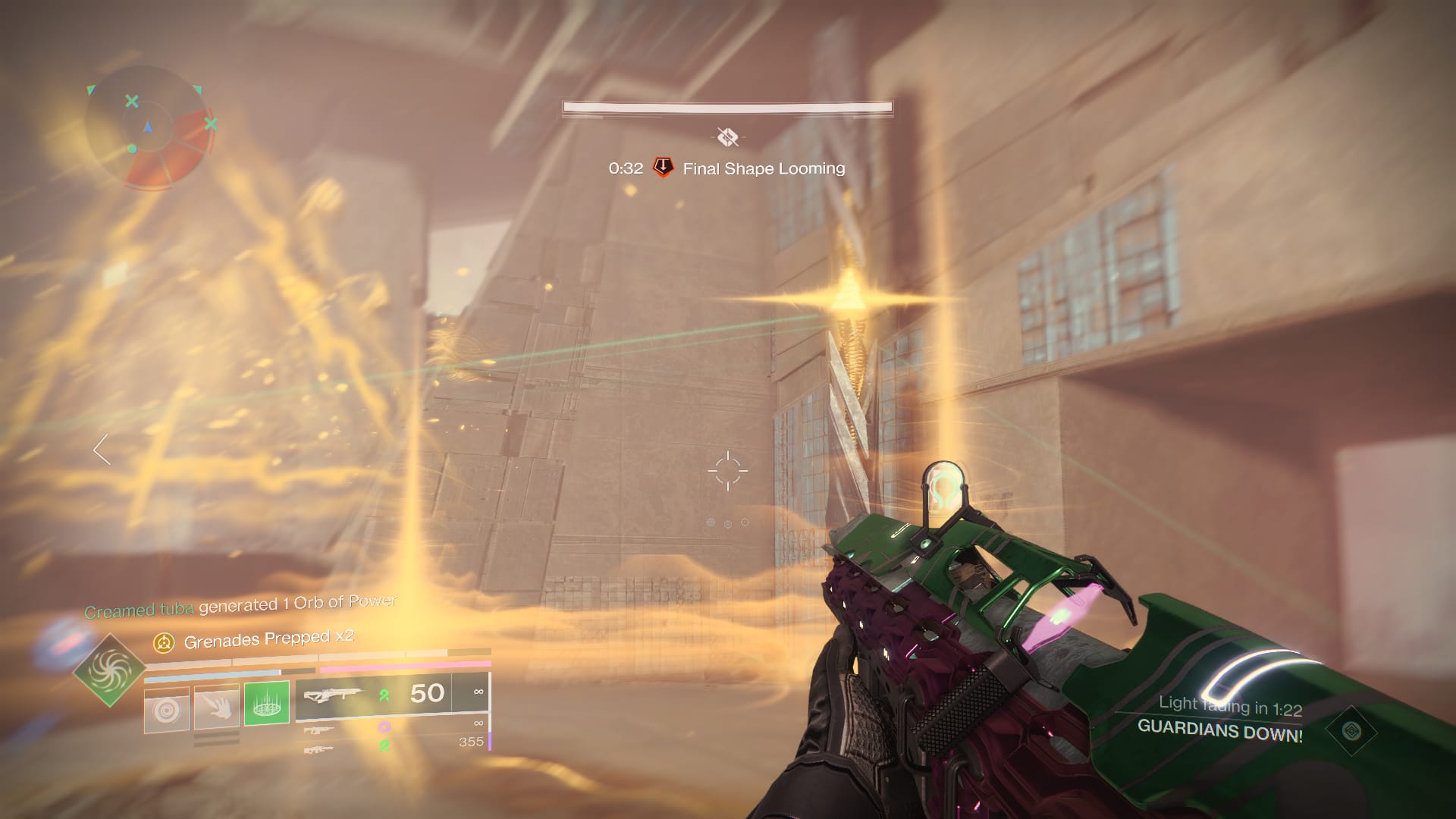The width and height of the screenshot is (1456, 819).
Task: Click the objective progress bar at top center
Action: click(726, 106)
